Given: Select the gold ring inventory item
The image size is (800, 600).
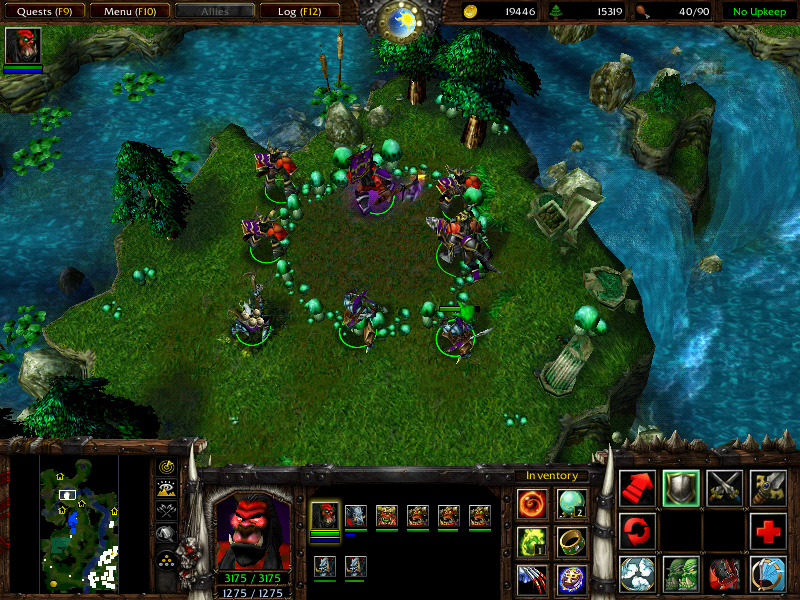Looking at the screenshot, I should [572, 541].
